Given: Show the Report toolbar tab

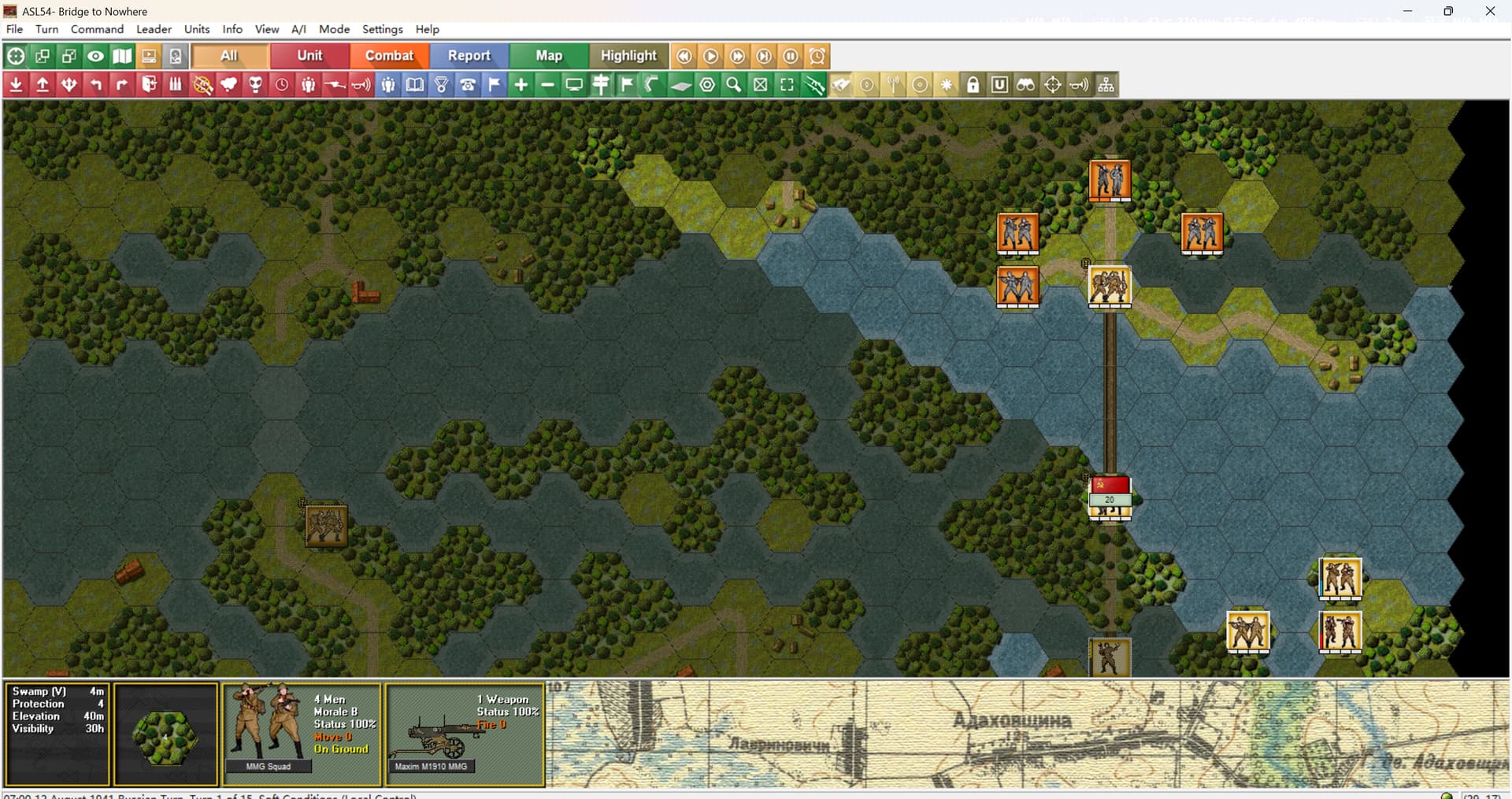Looking at the screenshot, I should 469,56.
